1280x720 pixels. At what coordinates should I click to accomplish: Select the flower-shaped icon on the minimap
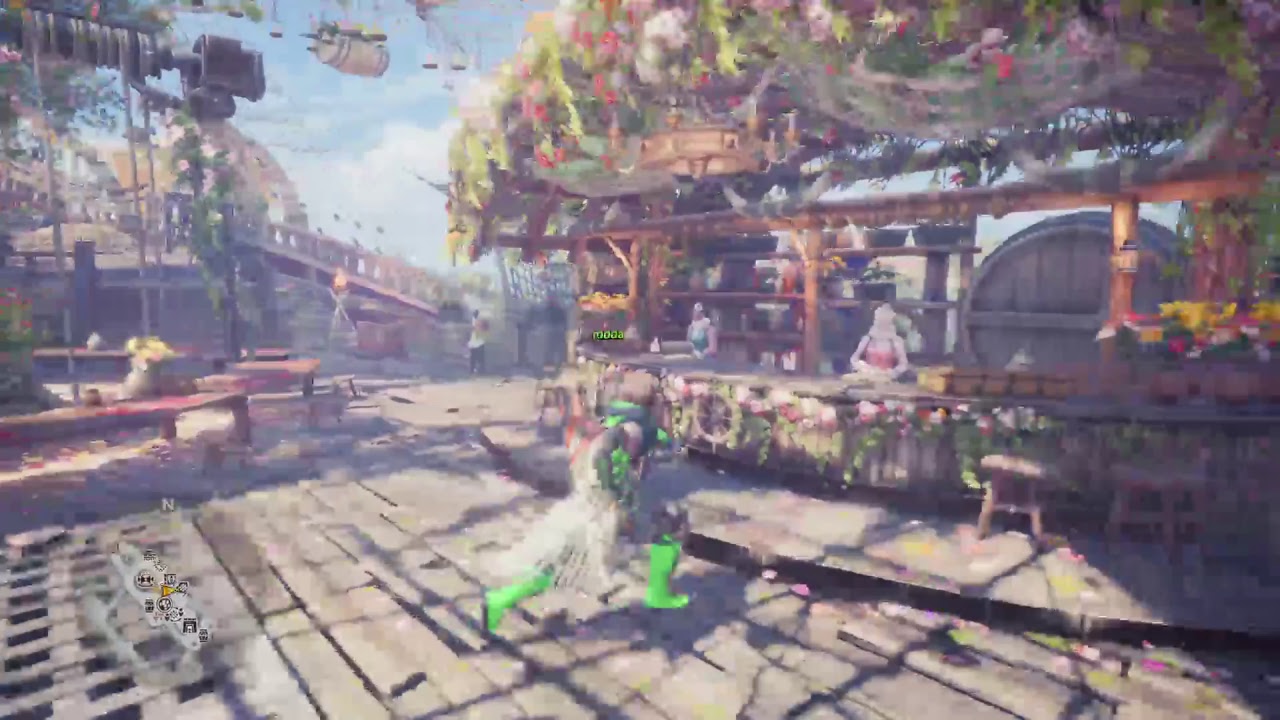click(176, 613)
